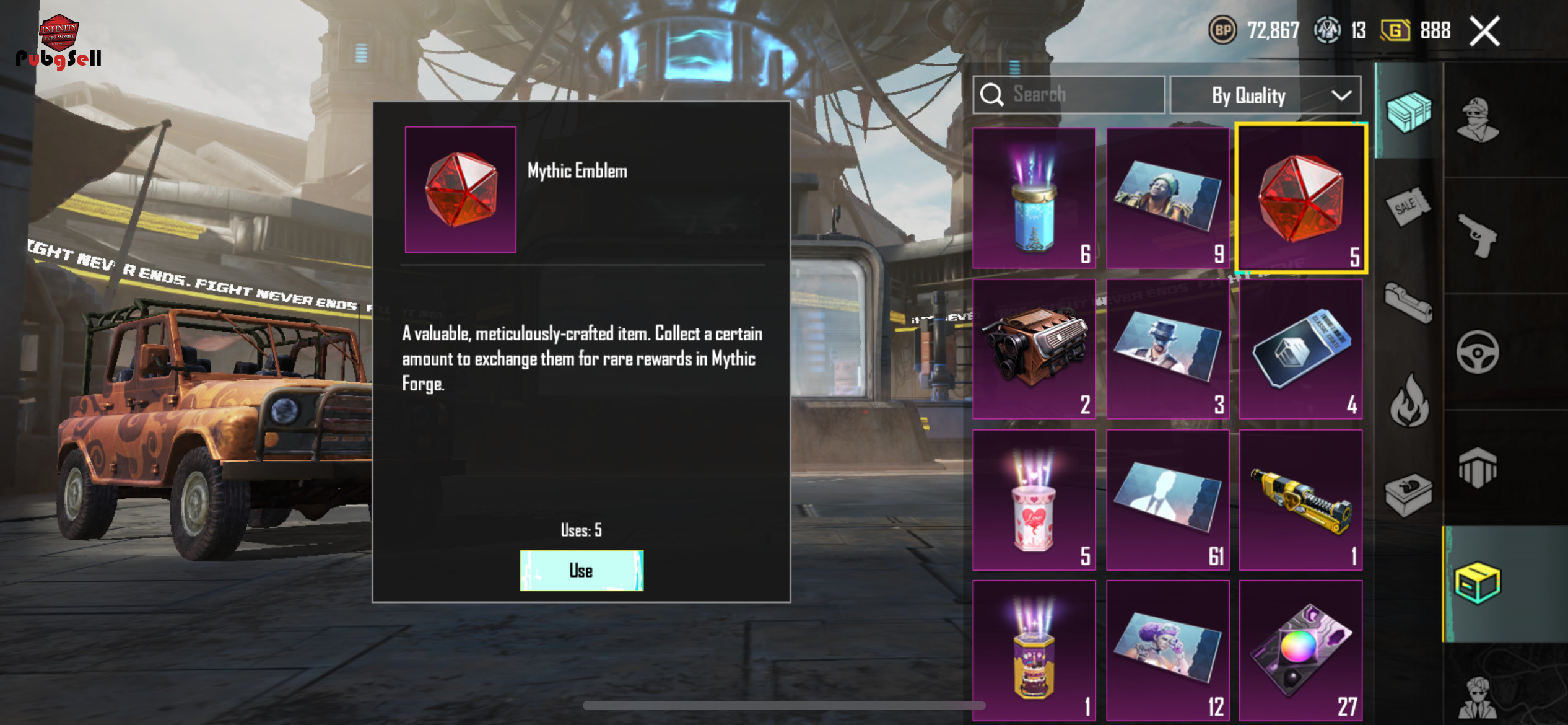Open the flame icon category tab
Viewport: 1568px width, 725px height.
[1409, 401]
